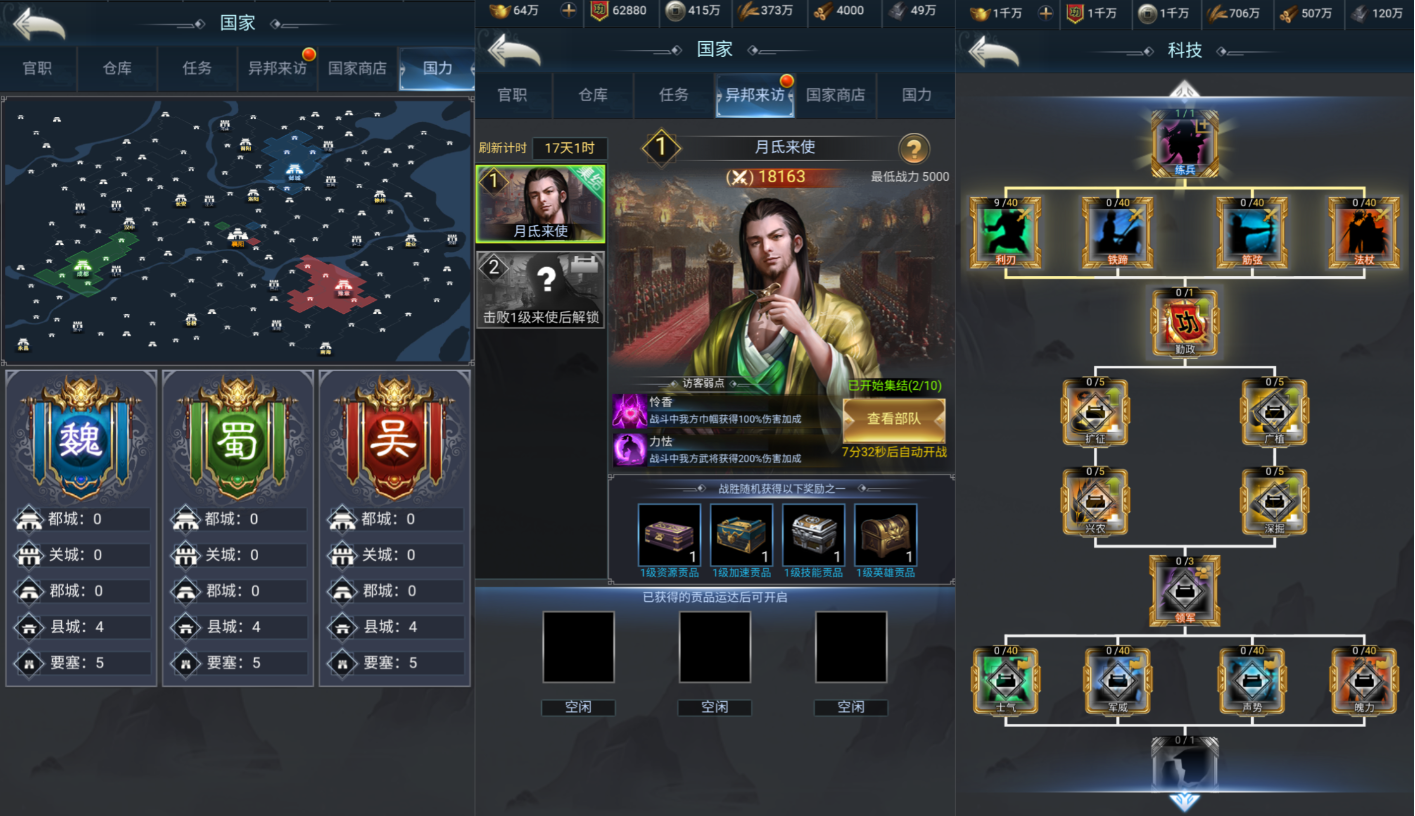The width and height of the screenshot is (1415, 816).
Task: Choose the 铁蹄 technology node
Action: click(x=1117, y=231)
